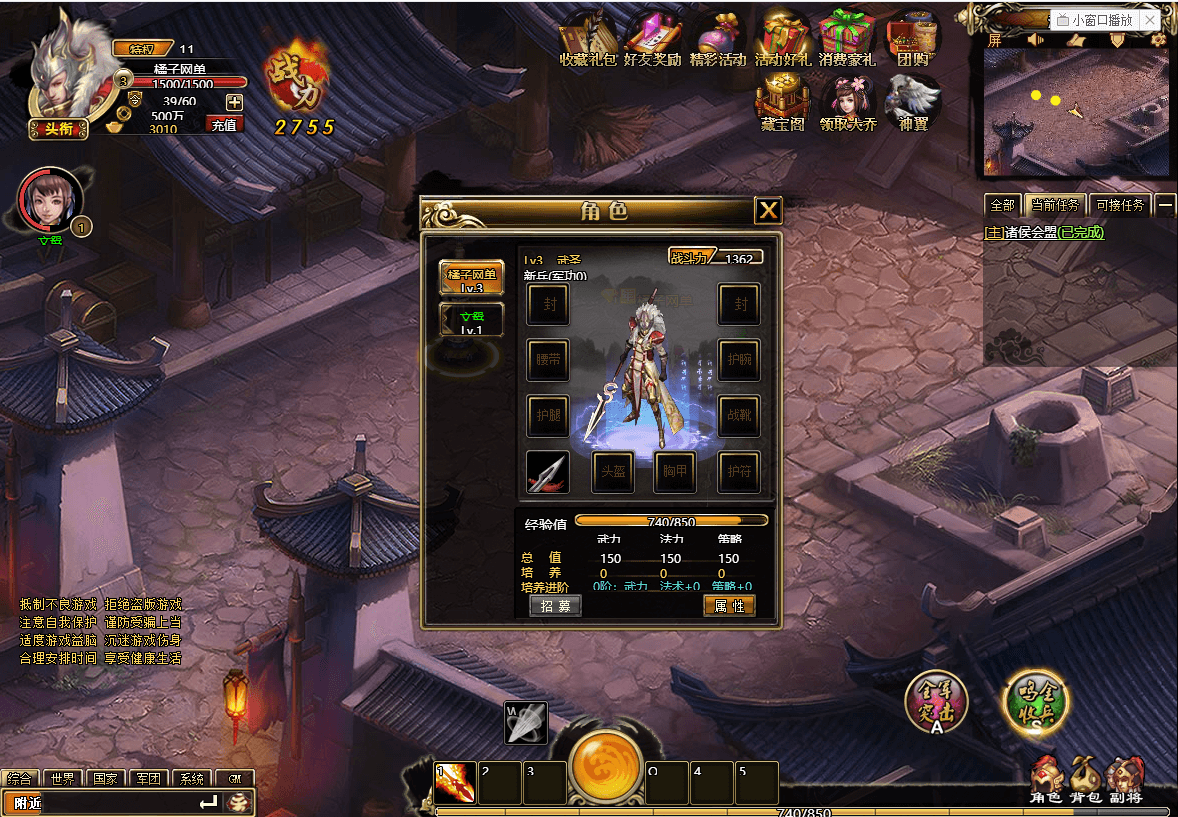Screen dimensions: 1178x817
Task: Switch to the 可接任务 quest tab
Action: click(1119, 205)
